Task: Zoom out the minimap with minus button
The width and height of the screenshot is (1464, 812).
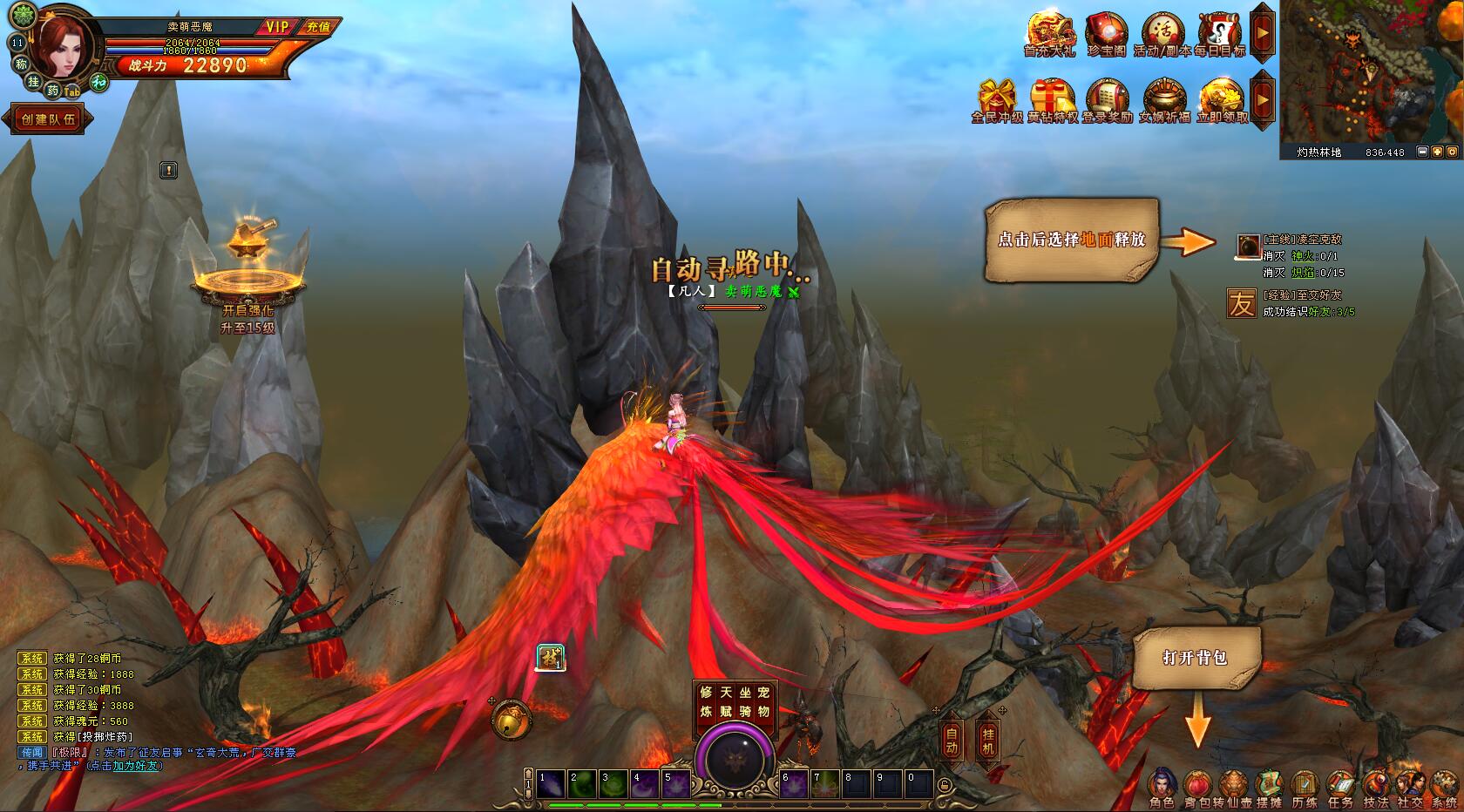Action: coord(1422,152)
